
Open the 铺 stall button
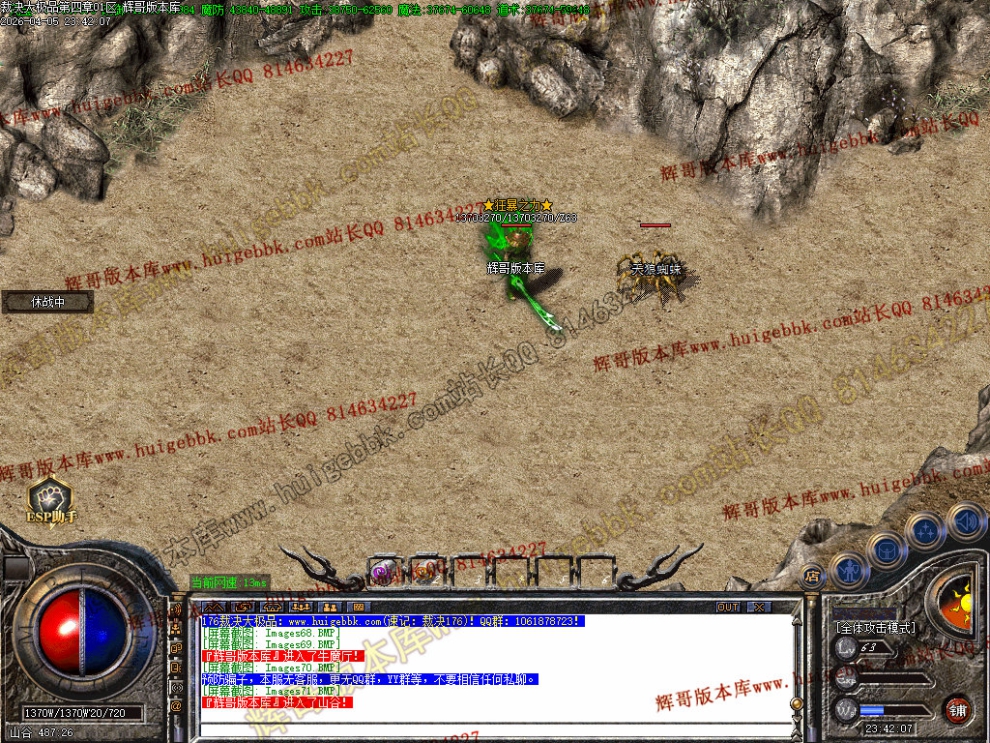[x=958, y=710]
